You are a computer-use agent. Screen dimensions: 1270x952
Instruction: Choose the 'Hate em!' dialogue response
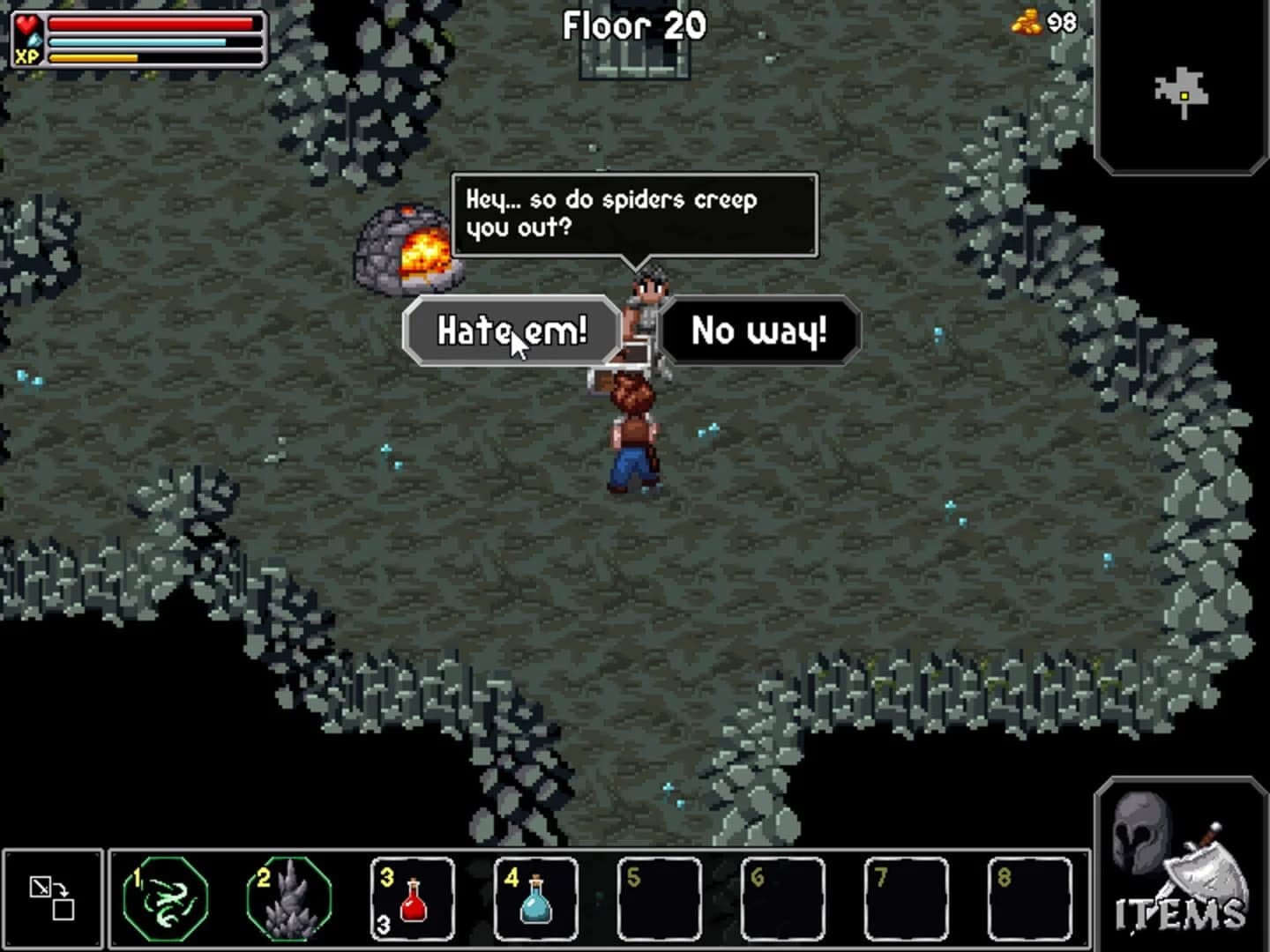512,331
